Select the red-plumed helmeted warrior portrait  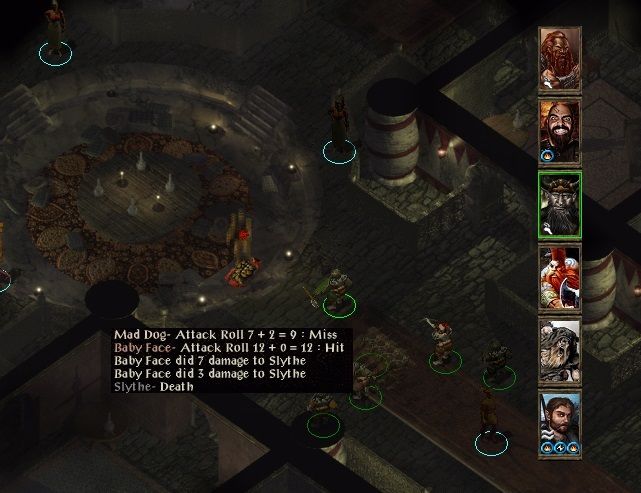[x=558, y=277]
